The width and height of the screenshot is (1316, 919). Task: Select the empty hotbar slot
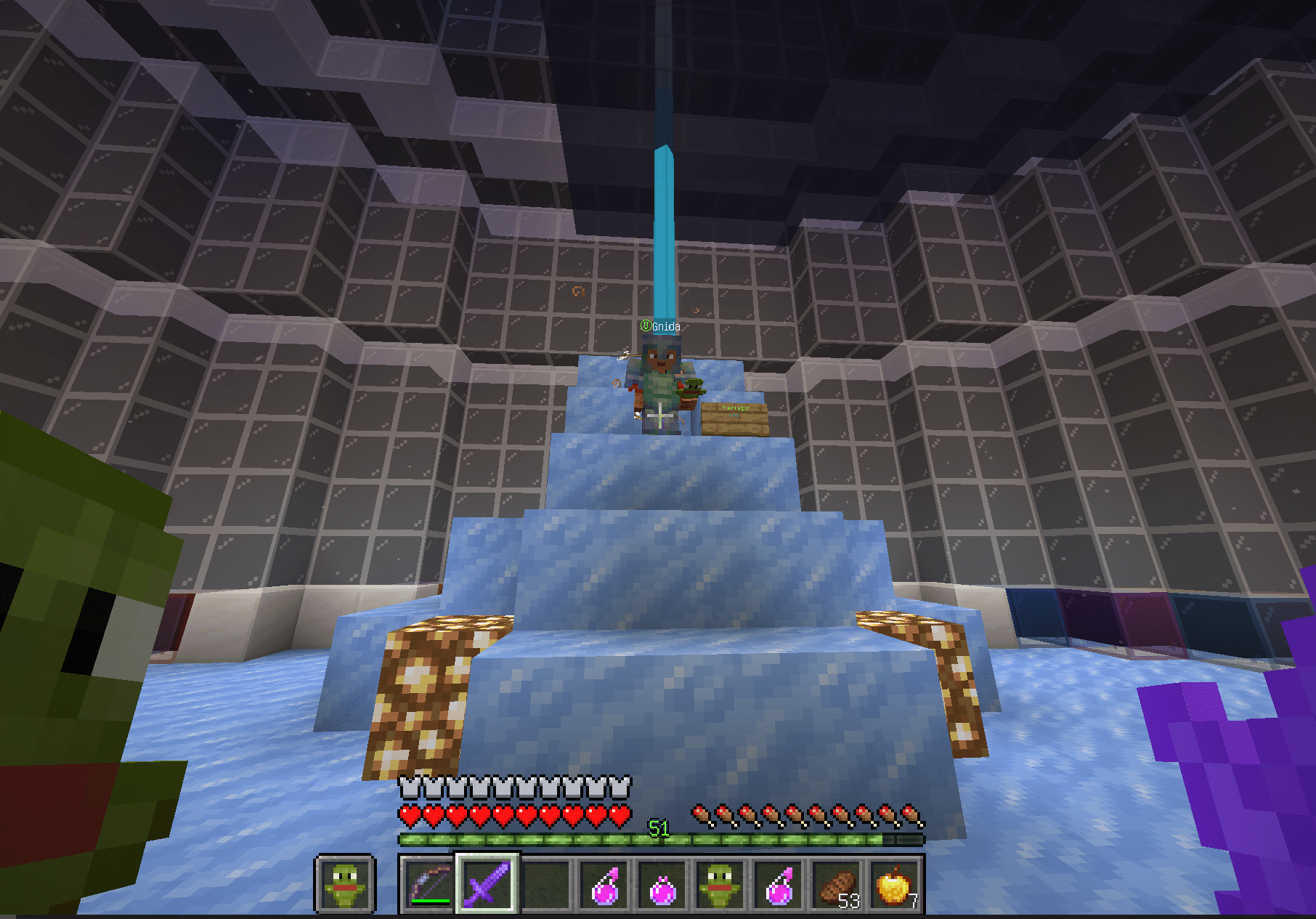[546, 885]
